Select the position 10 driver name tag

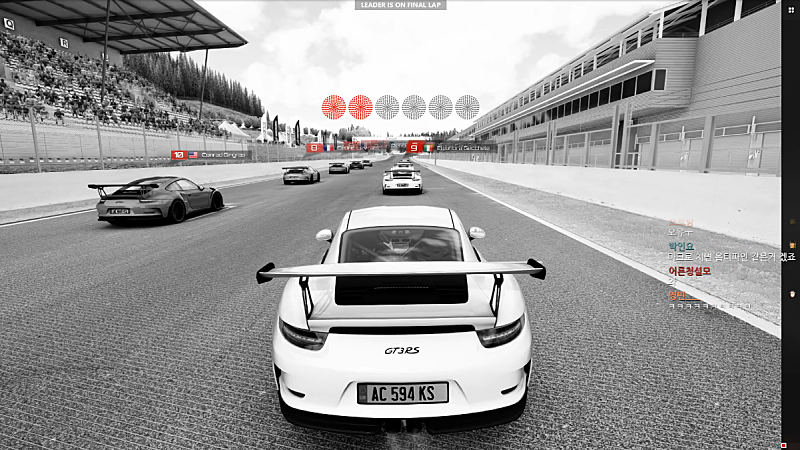211,155
